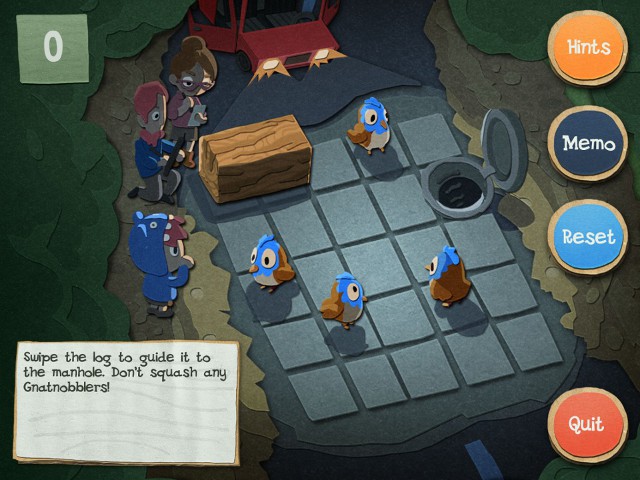The image size is (640, 480).
Task: Quit the puzzle
Action: coord(586,423)
